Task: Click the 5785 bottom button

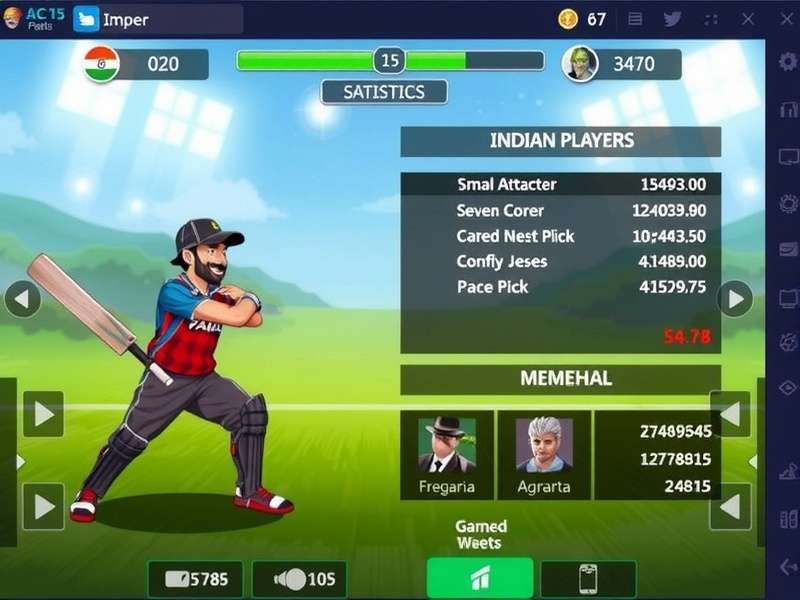Action: point(195,579)
